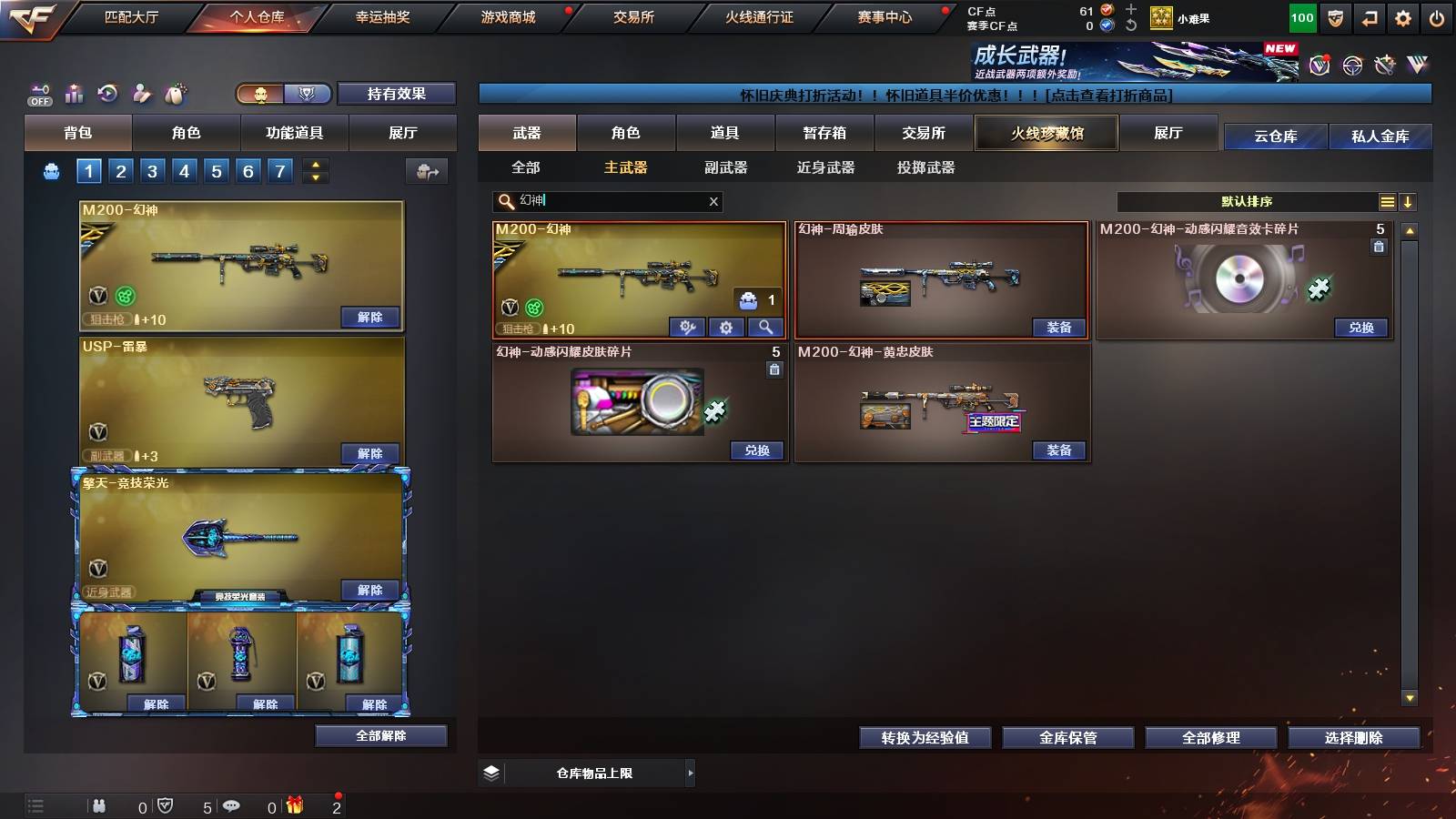Click the bar chart stats icon above backpack panel
Screen dimensions: 1456x819
(x=73, y=94)
